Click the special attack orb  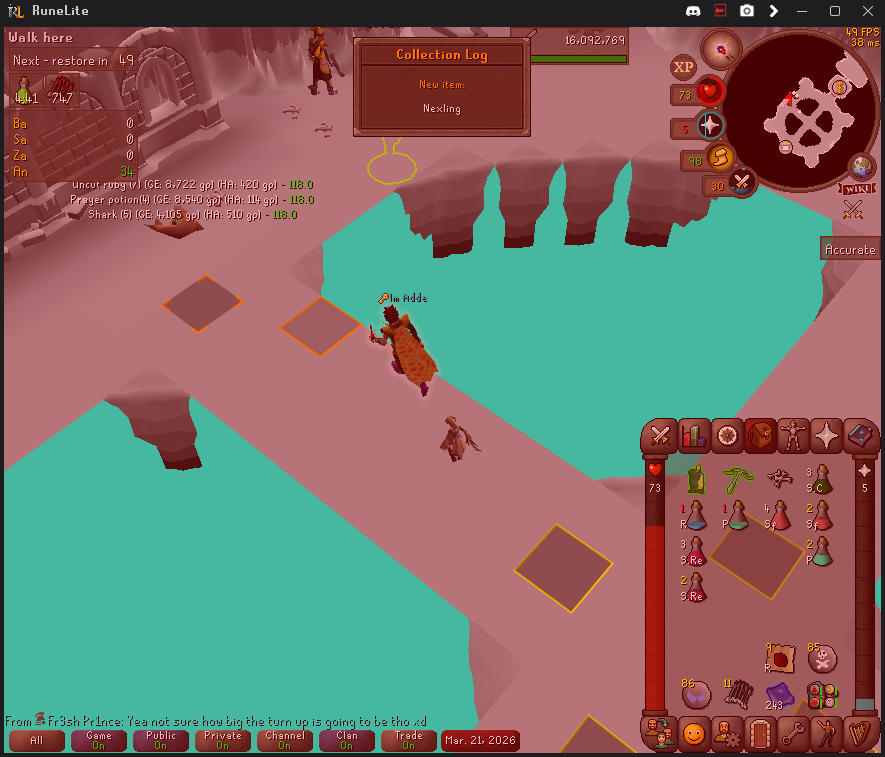[x=742, y=183]
